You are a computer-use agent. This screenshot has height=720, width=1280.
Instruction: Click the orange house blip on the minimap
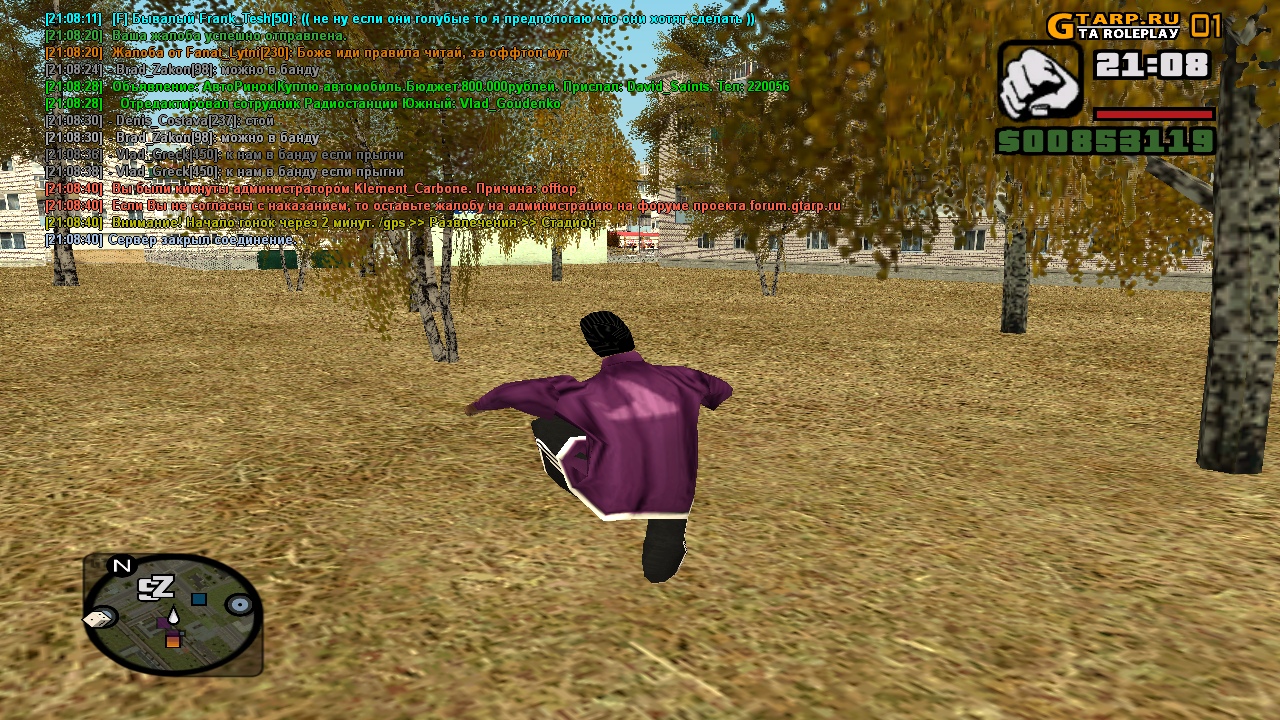[x=173, y=641]
